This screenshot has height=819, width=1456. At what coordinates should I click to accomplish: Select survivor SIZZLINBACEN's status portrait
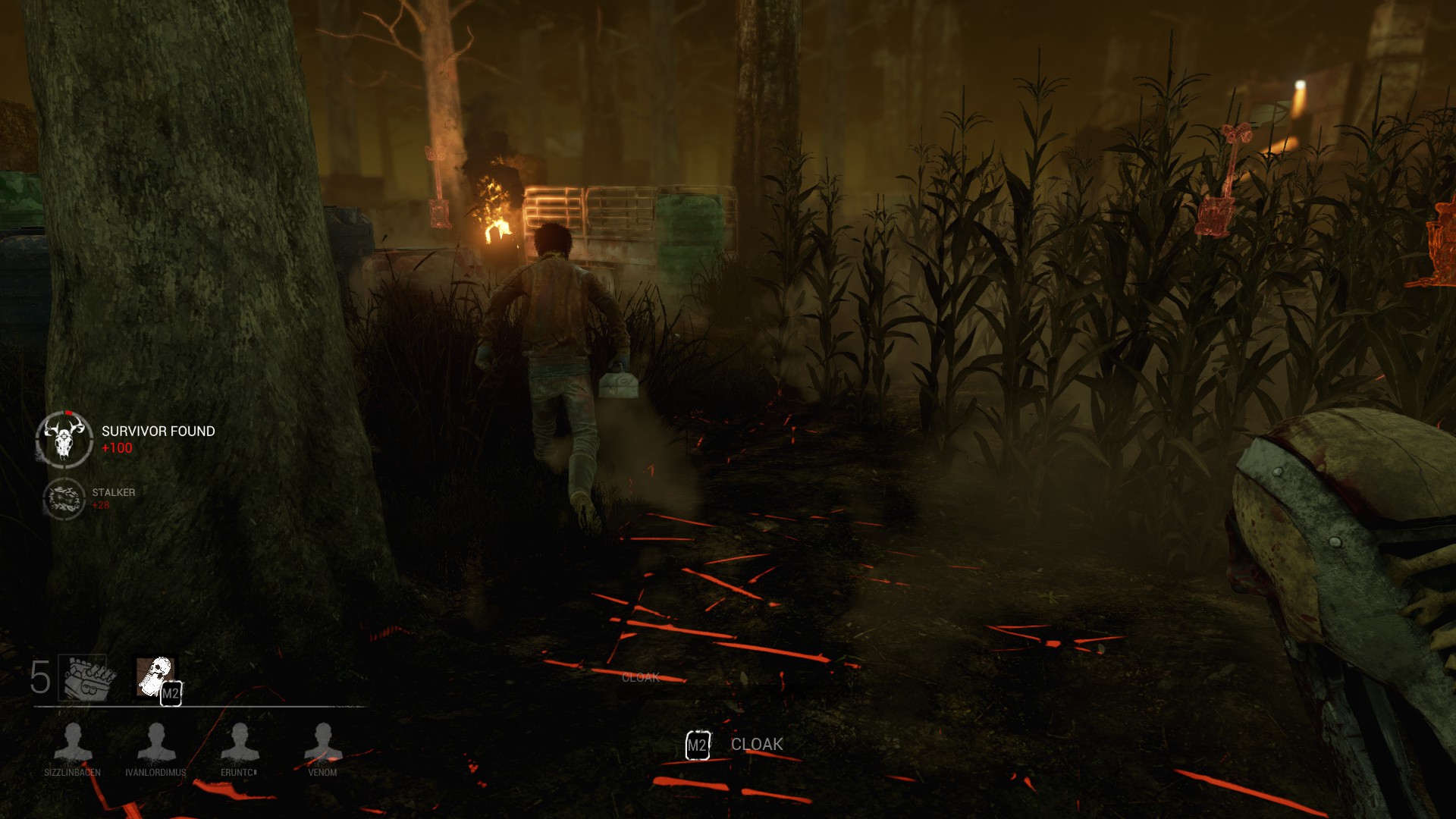tap(73, 741)
